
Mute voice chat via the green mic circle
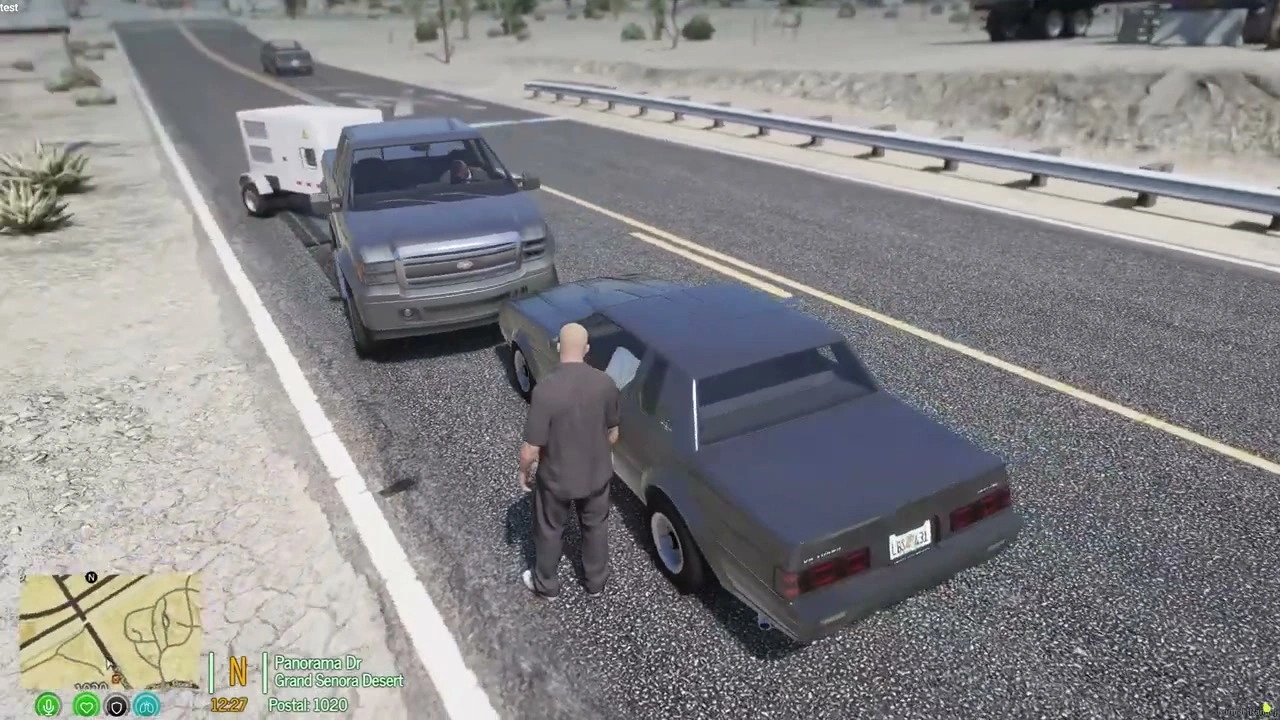(x=48, y=706)
